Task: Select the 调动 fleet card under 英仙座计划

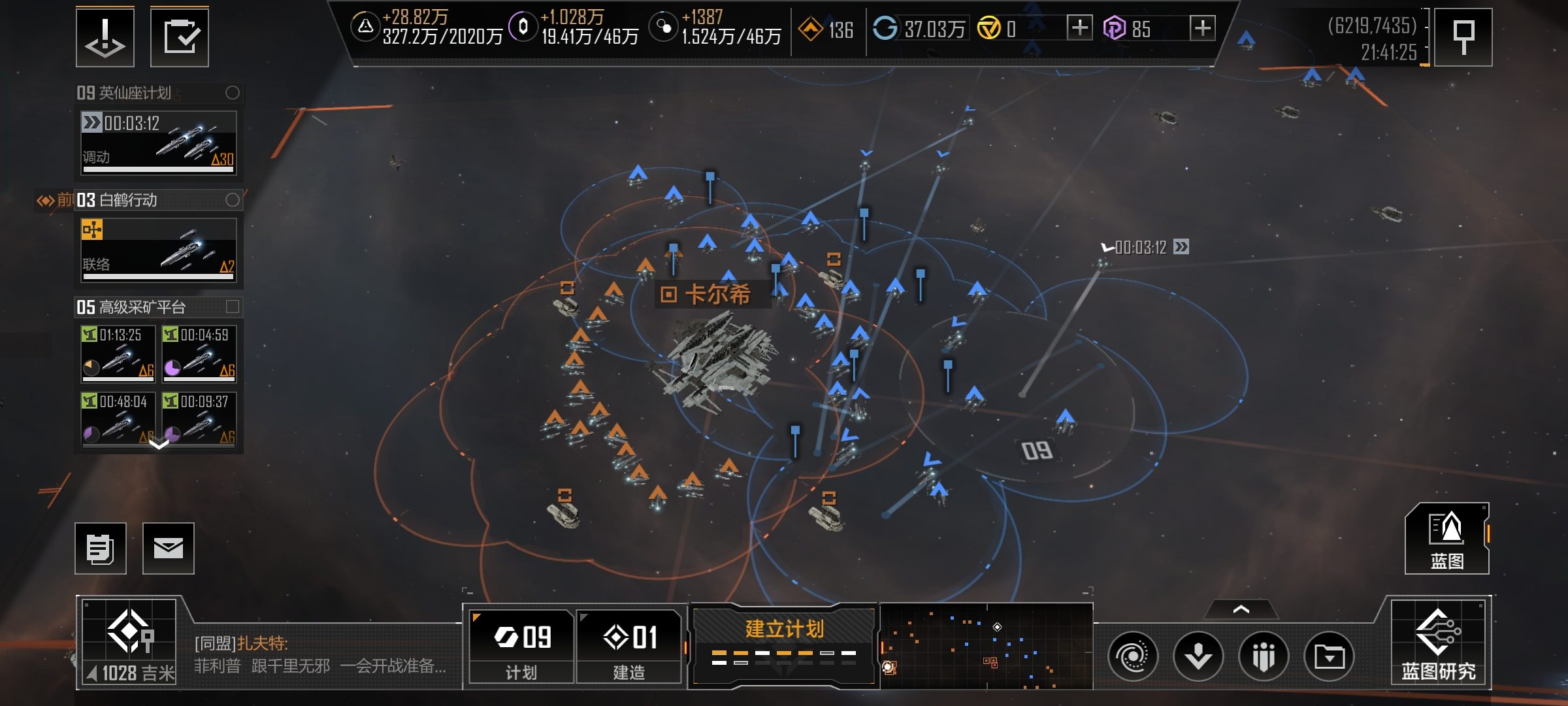Action: (158, 143)
